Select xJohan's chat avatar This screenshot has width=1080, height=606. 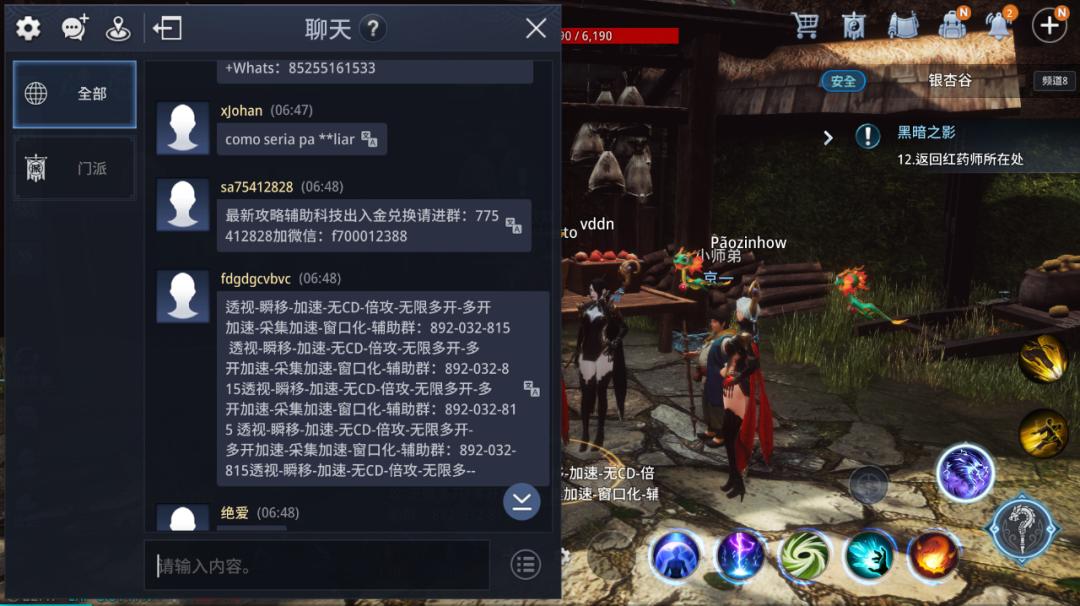point(183,128)
